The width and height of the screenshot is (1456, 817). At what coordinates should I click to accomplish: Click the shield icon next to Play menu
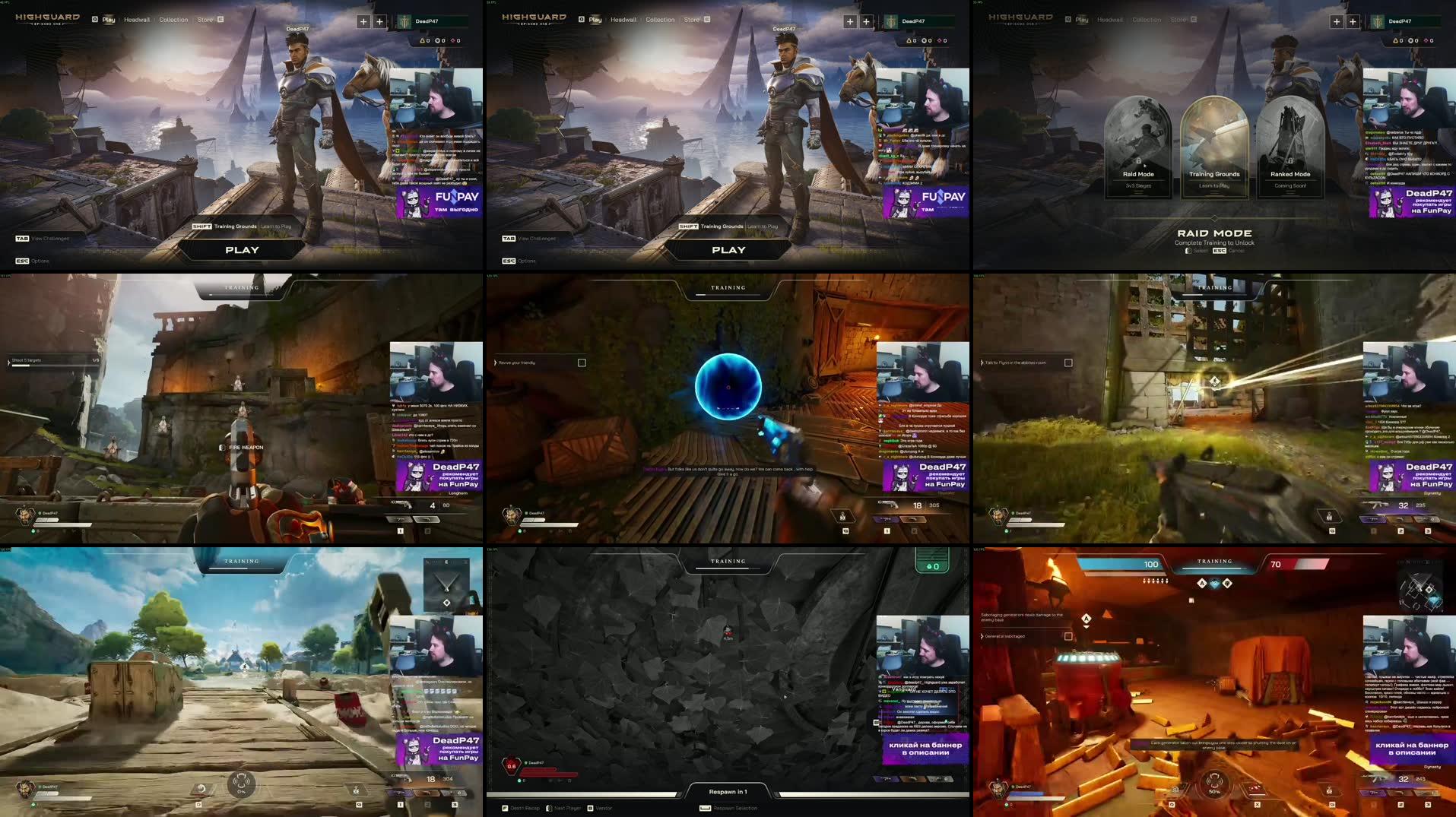point(94,20)
